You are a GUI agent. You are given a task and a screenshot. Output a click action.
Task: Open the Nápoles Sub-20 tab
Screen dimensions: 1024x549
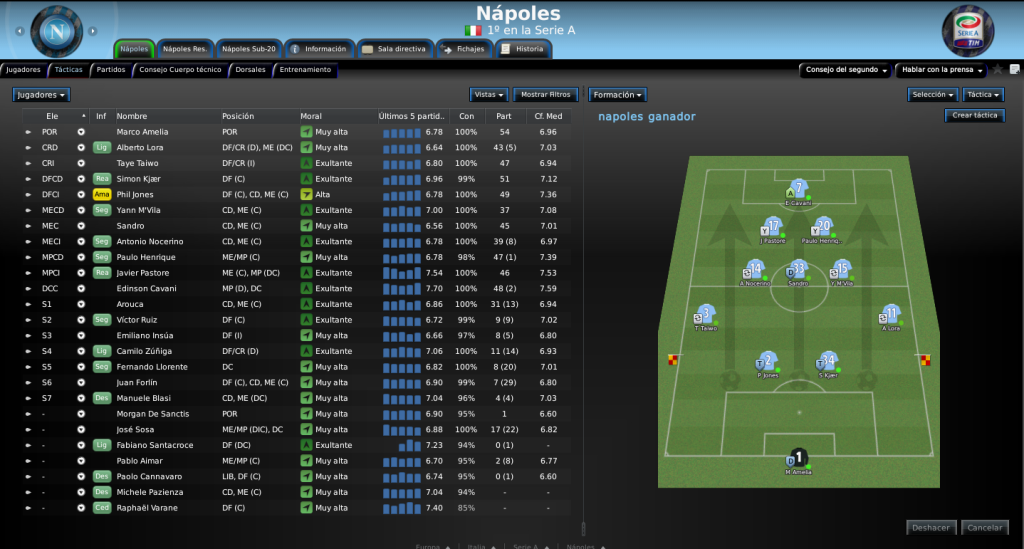248,48
